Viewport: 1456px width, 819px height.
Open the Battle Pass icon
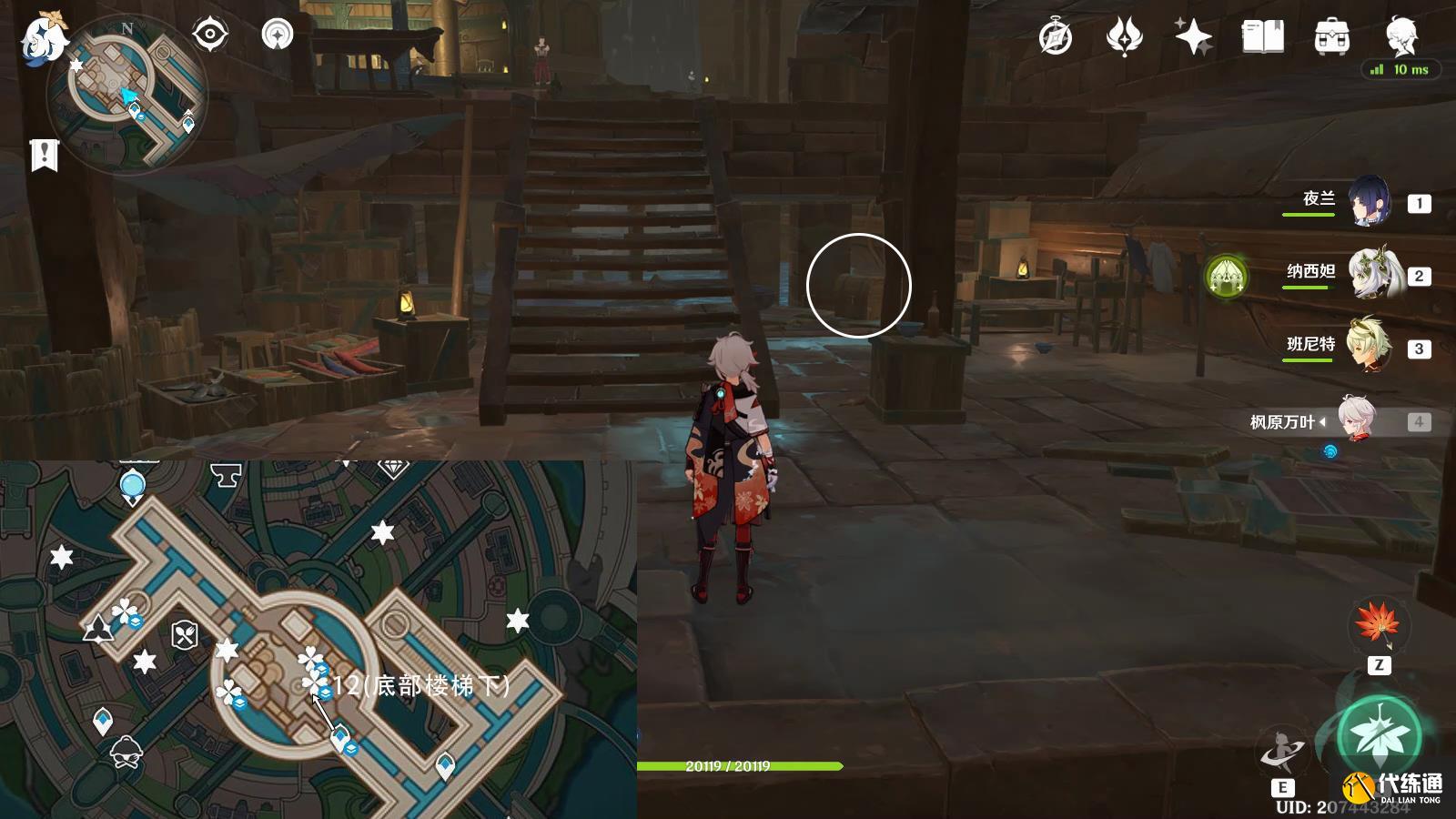pos(1124,38)
